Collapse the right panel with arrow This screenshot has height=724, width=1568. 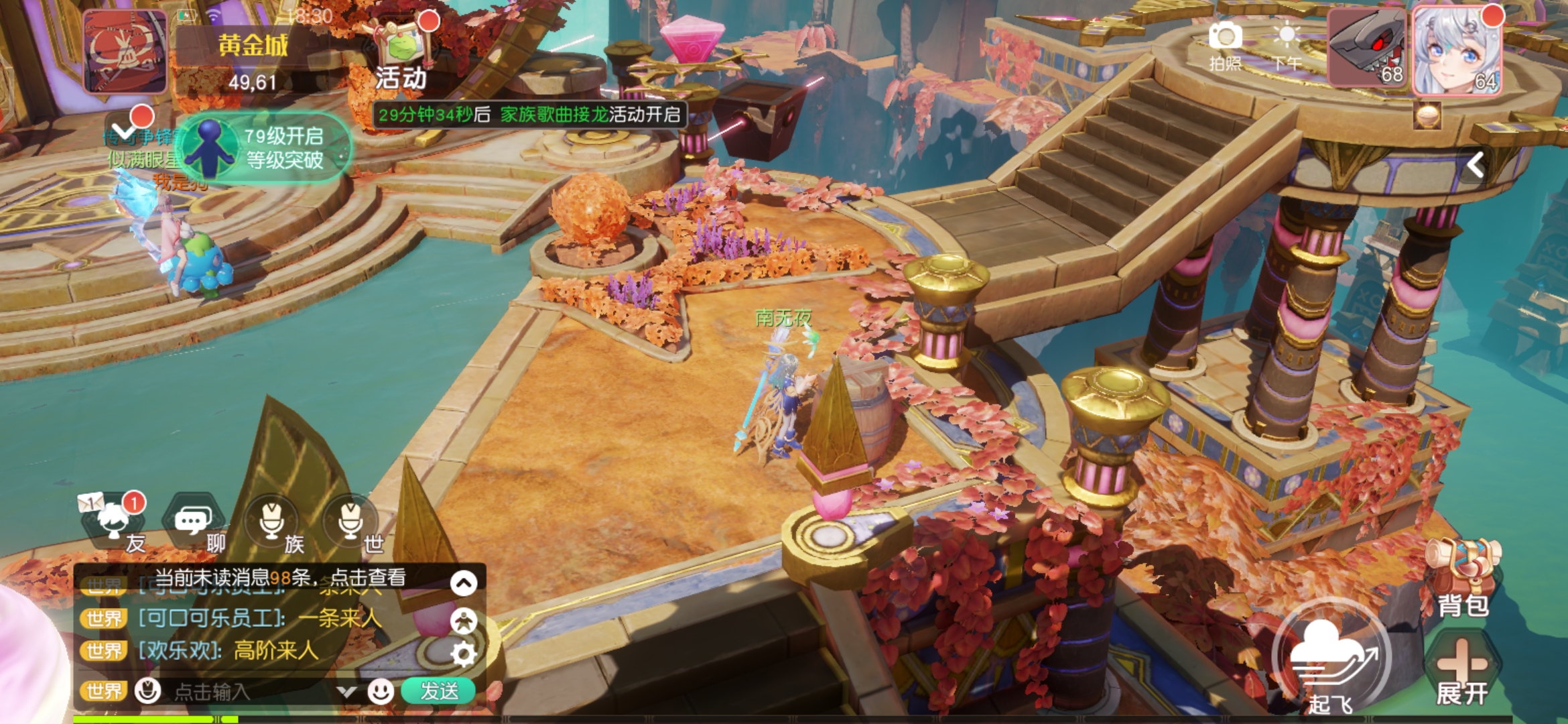(x=1476, y=164)
